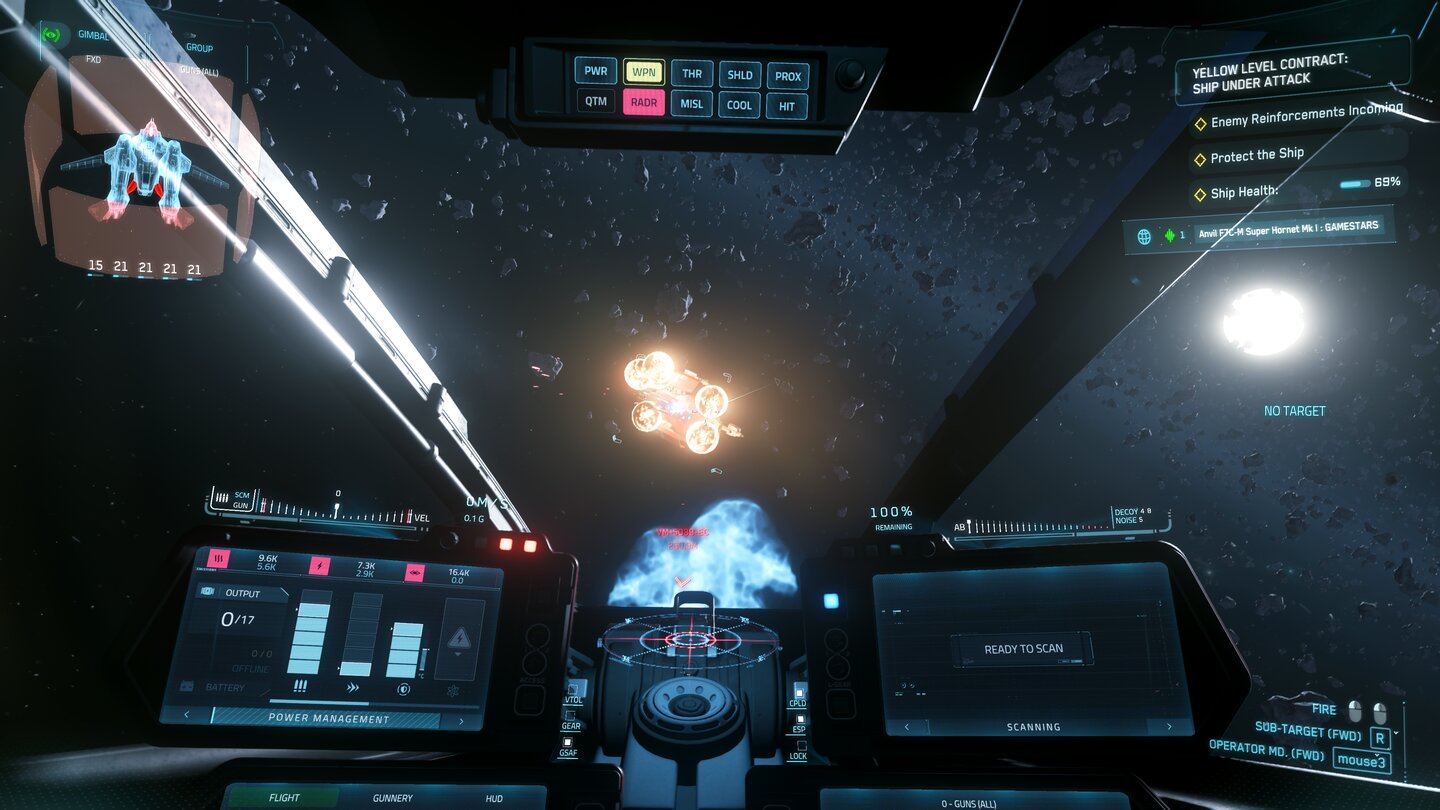Toggle the LOCK switch below ESP
Screen dimensions: 1440x810
click(802, 744)
